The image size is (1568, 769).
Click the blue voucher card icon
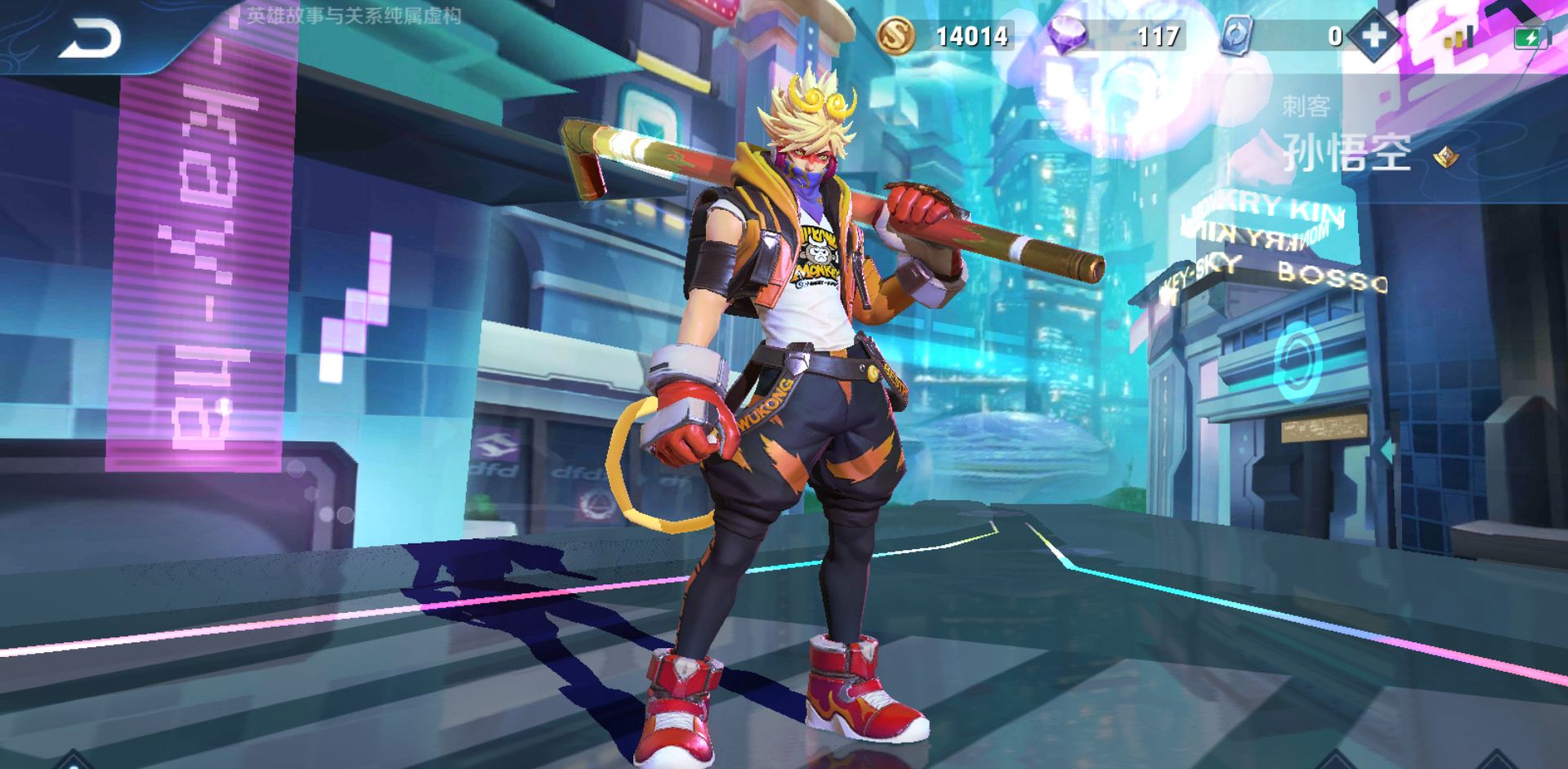click(x=1235, y=37)
